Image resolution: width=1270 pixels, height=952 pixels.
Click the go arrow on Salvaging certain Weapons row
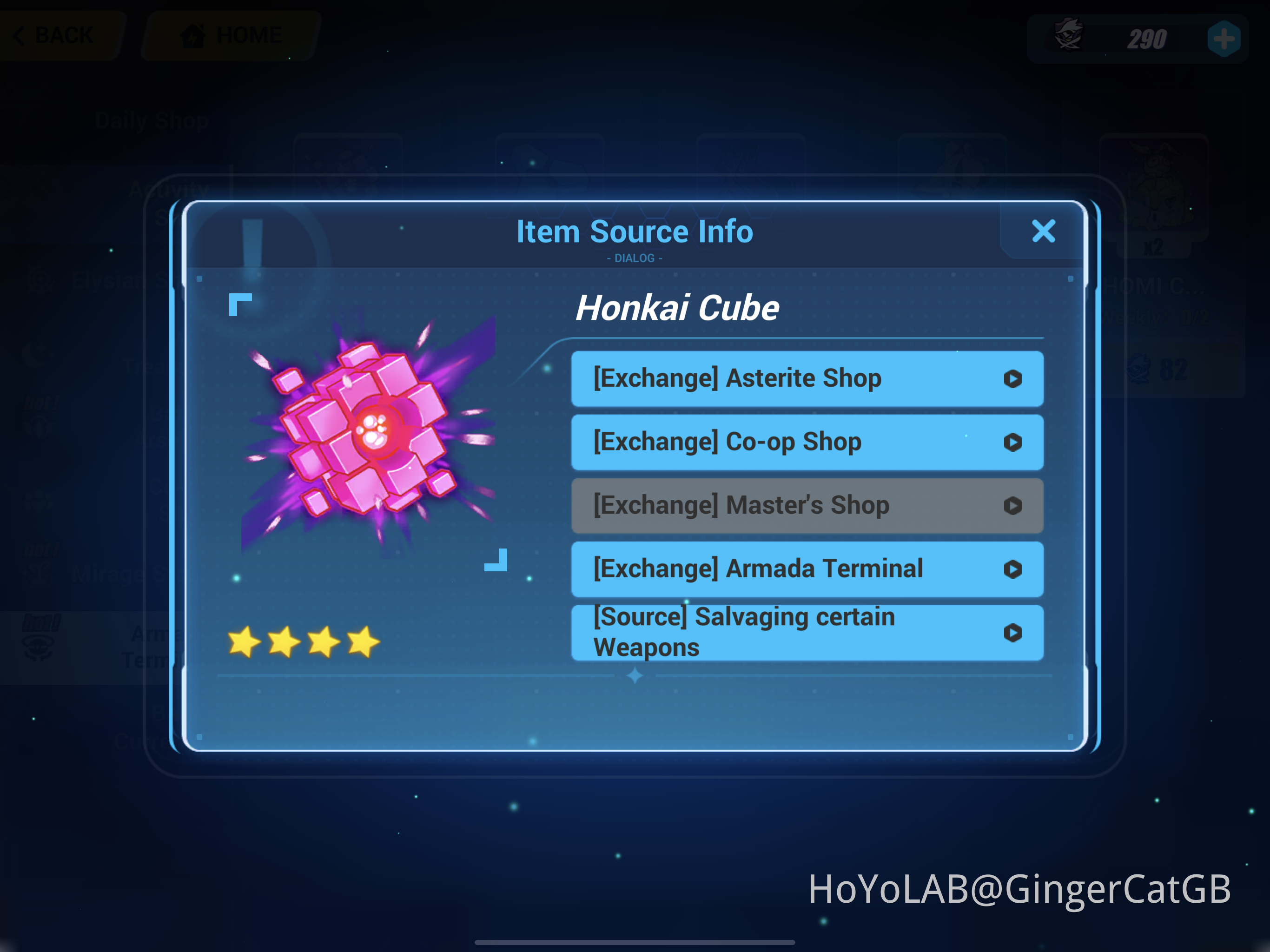click(x=1013, y=633)
